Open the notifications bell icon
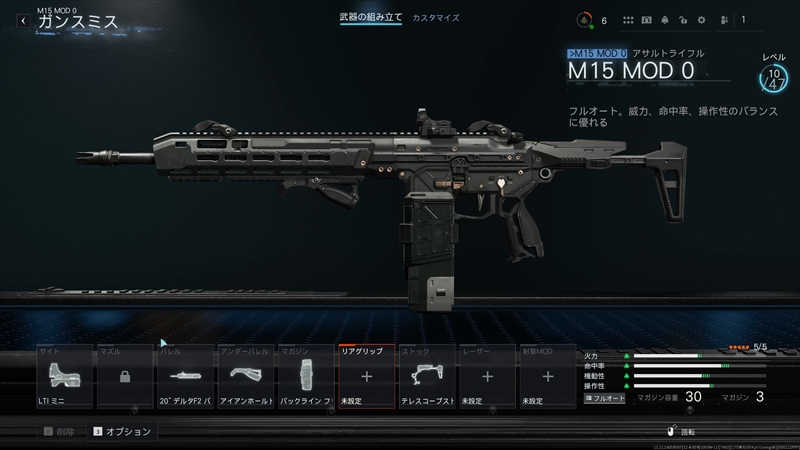 667,20
